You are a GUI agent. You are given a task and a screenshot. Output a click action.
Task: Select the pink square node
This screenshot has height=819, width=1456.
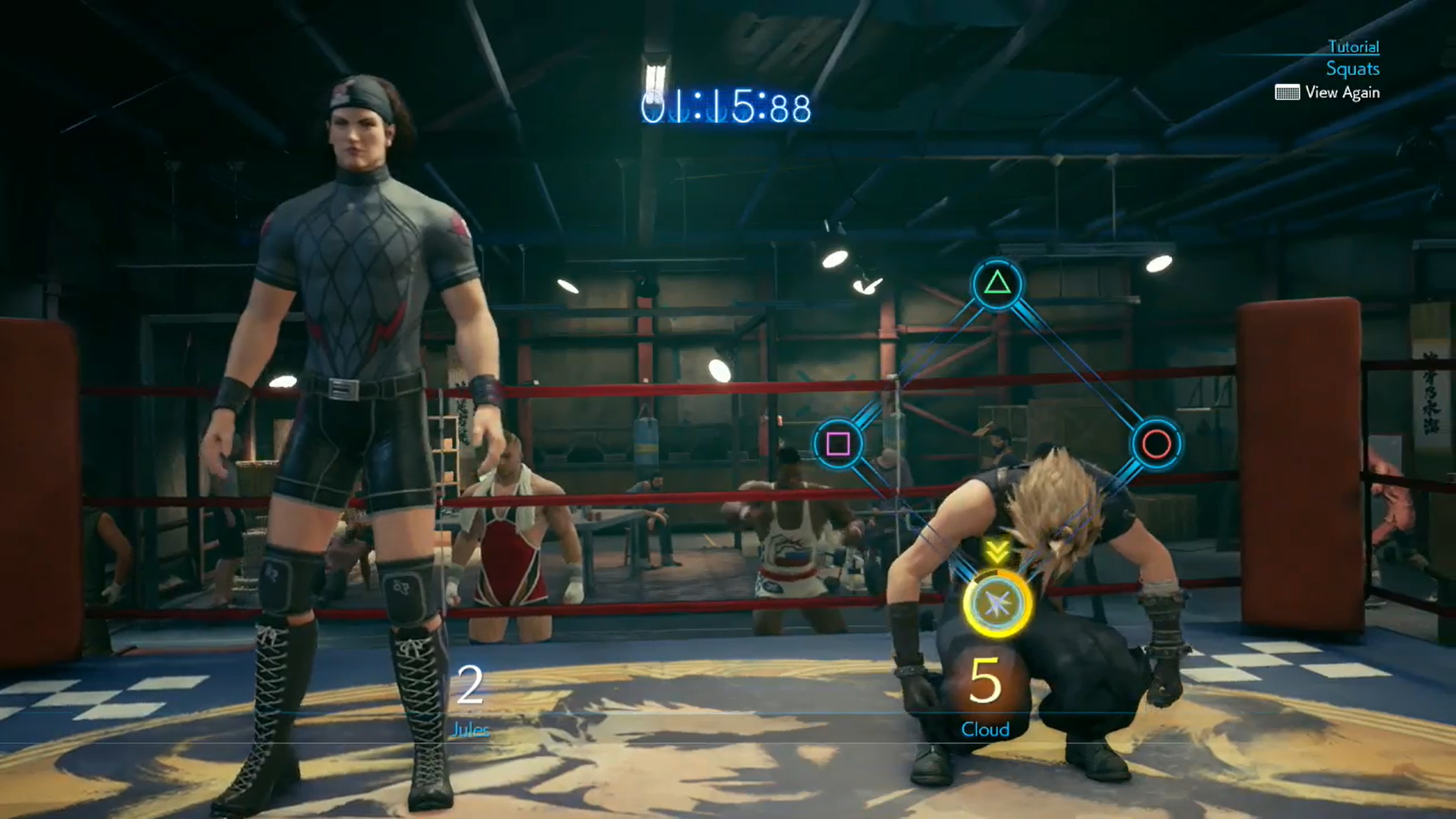837,444
